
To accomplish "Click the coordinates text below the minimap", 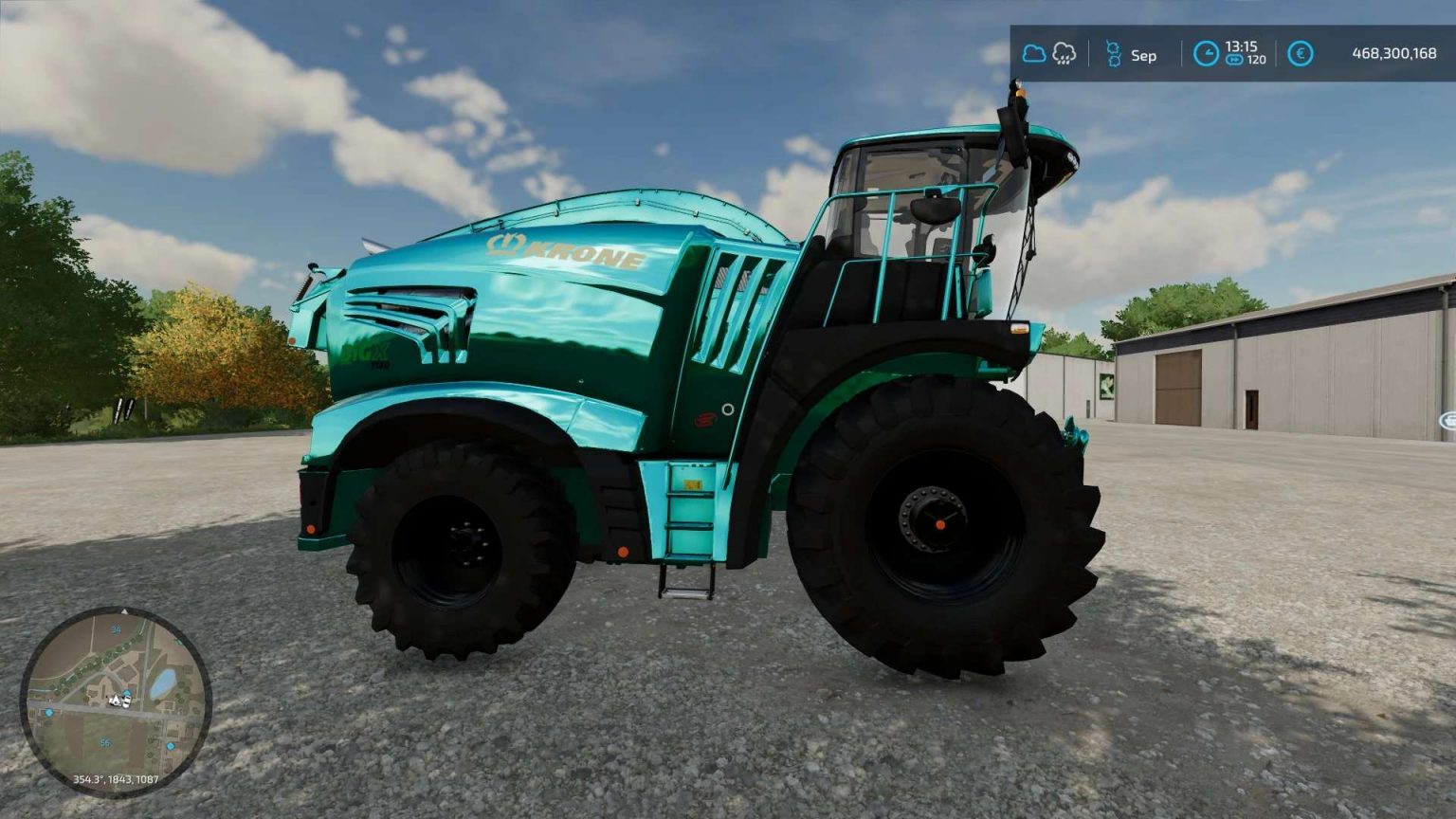I will tap(116, 778).
